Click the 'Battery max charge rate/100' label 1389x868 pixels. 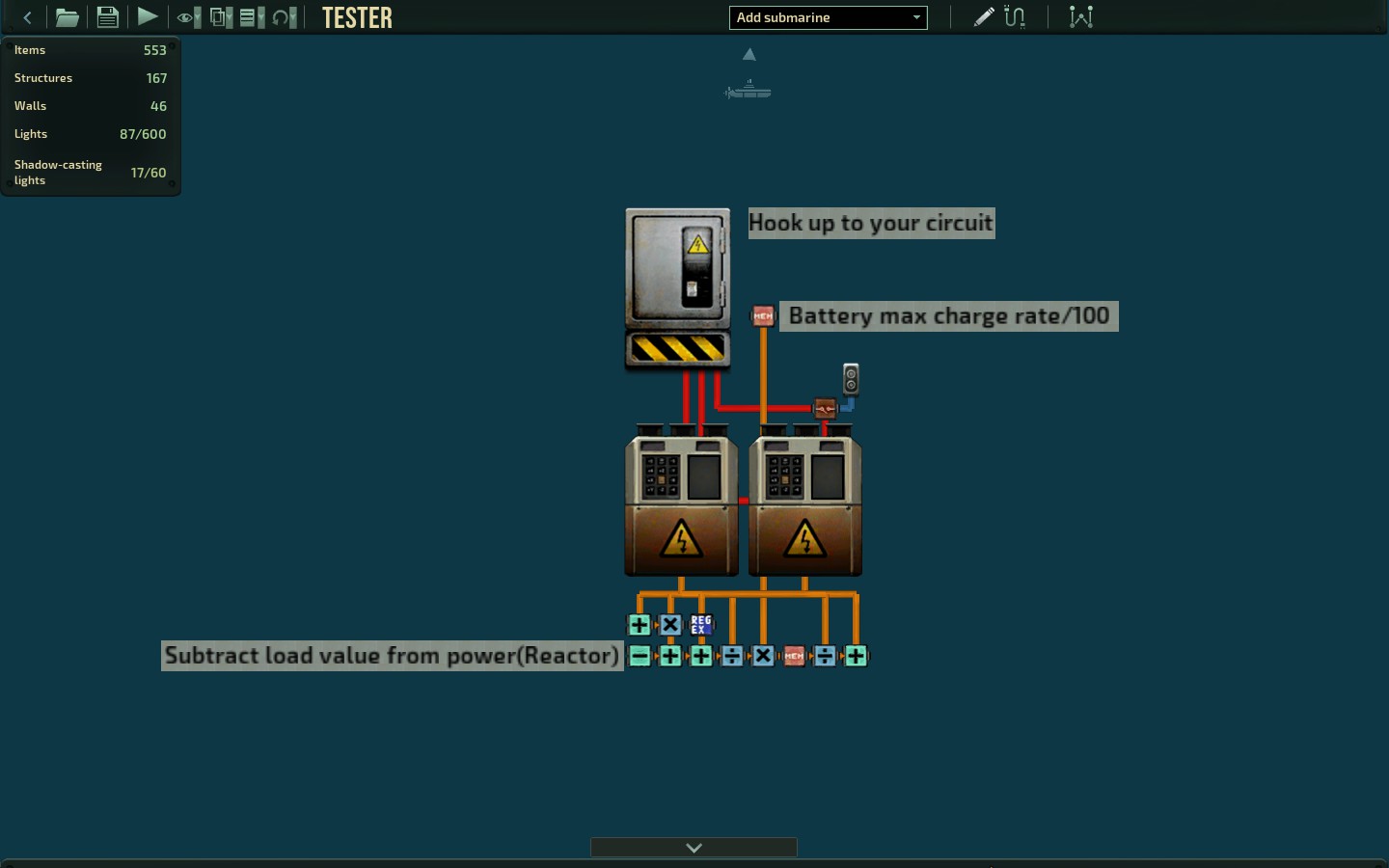pos(949,316)
